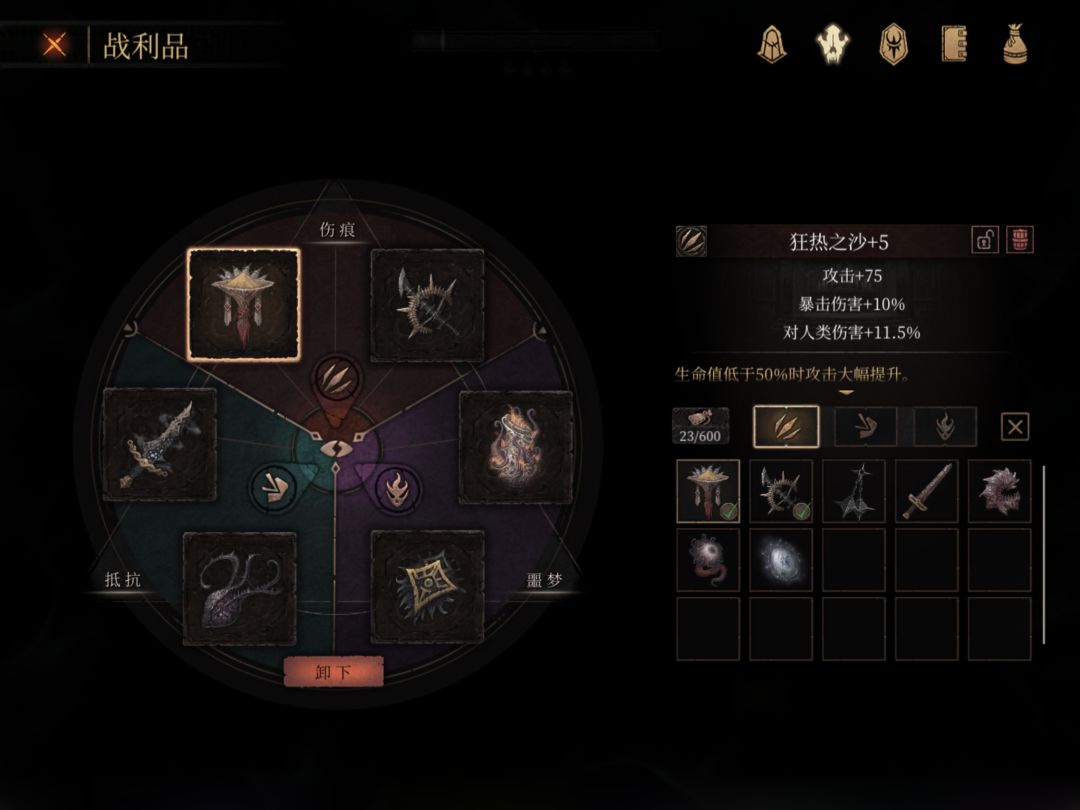Viewport: 1080px width, 810px height.
Task: Switch to the claw scar filter tab
Action: 785,427
